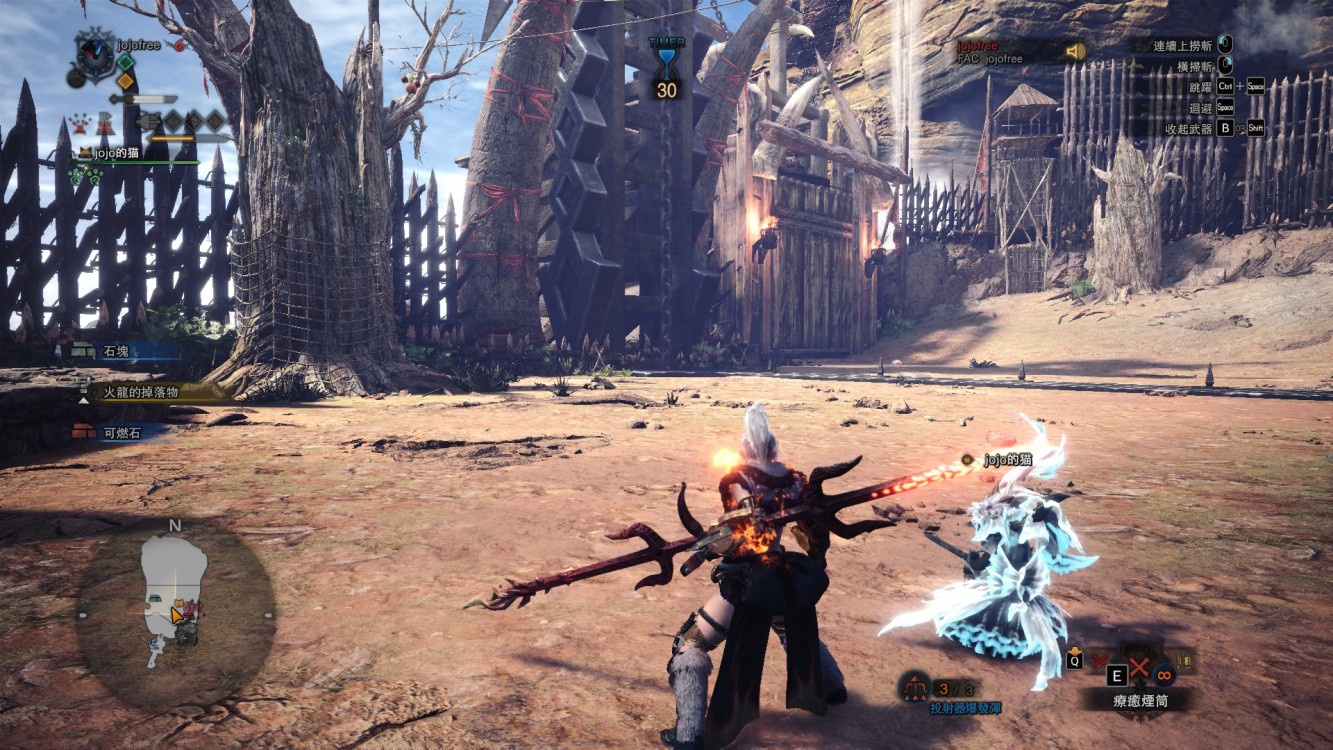The image size is (1333, 750).
Task: Choose the 火龍的掉落物 pickup entry
Action: (x=140, y=392)
